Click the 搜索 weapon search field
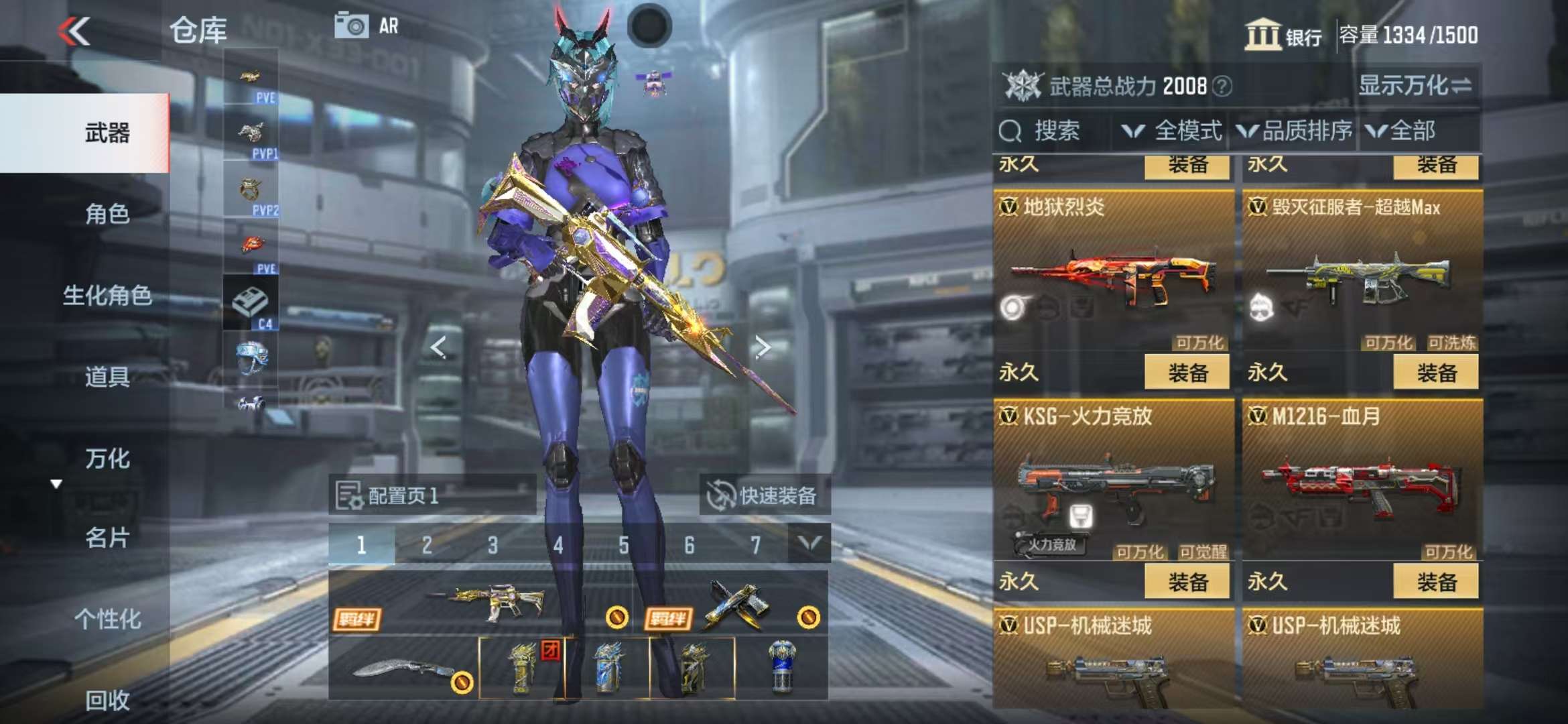Image resolution: width=1568 pixels, height=724 pixels. pos(1055,131)
